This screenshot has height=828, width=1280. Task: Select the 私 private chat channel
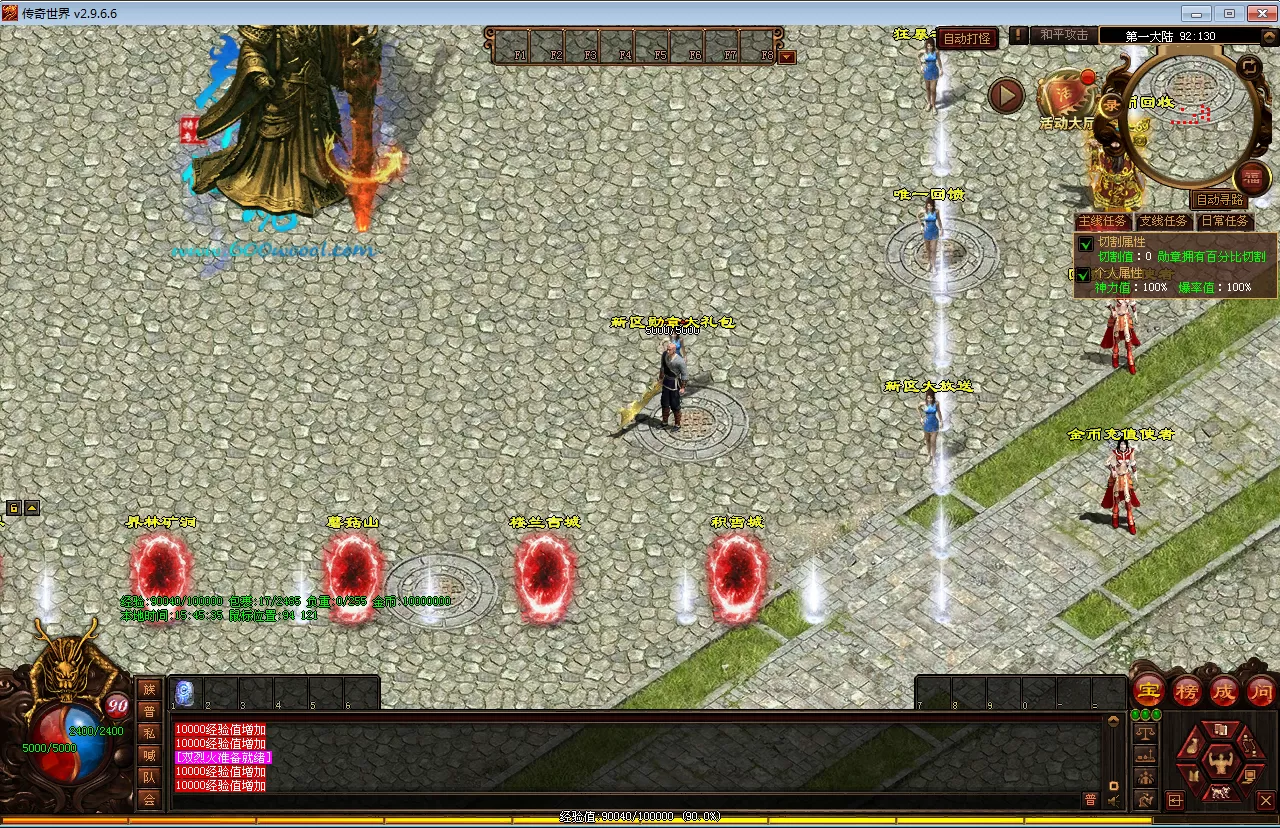pos(149,733)
